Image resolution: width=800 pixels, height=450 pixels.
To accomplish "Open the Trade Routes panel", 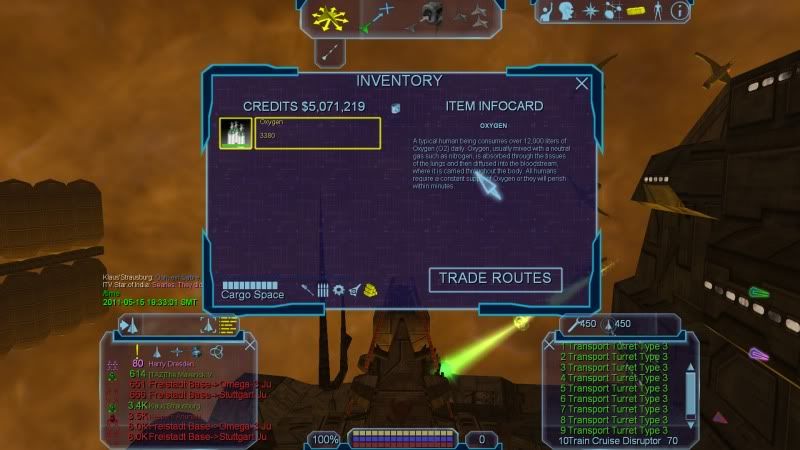I will (x=495, y=279).
